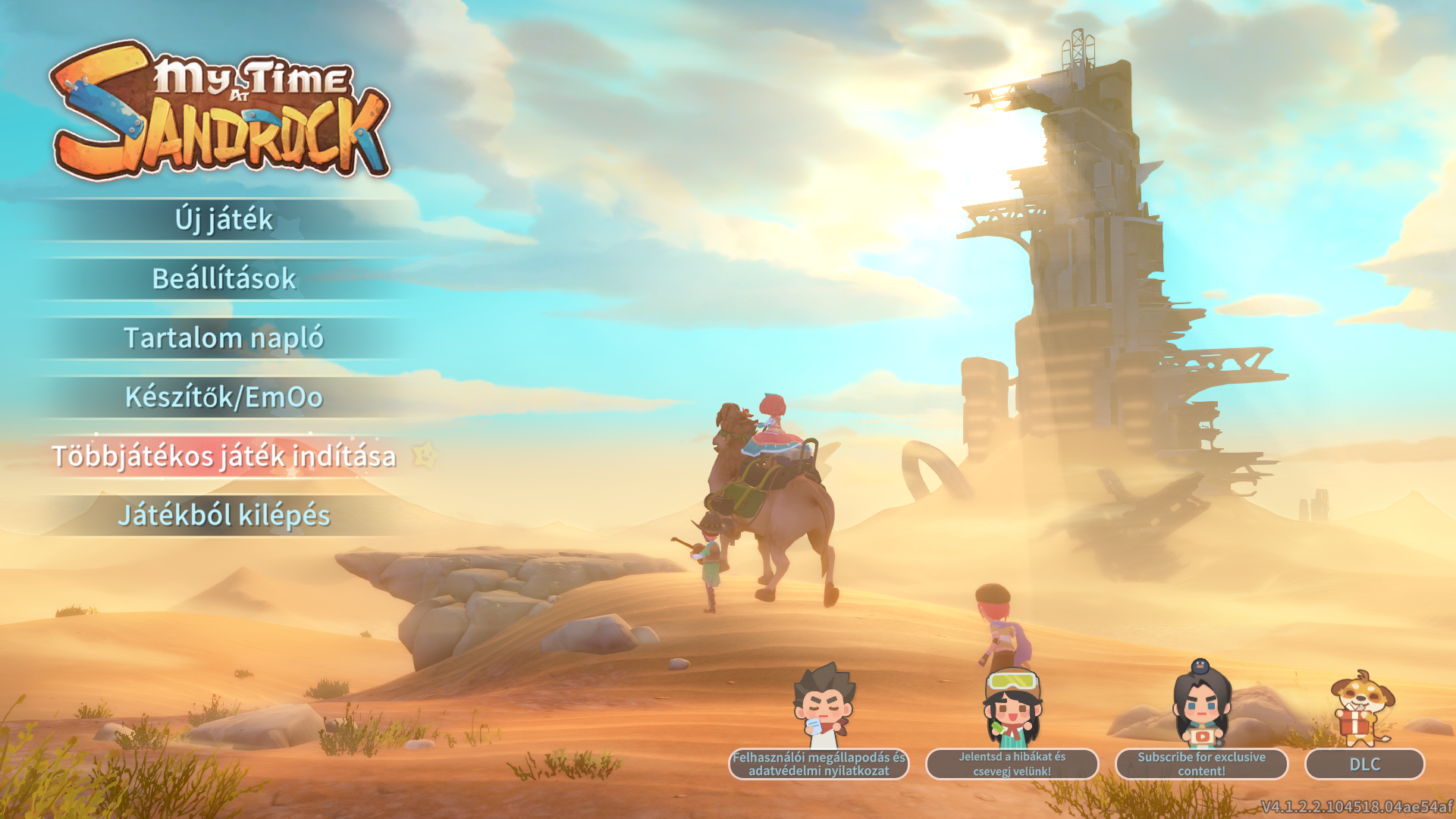Choose Játékból kilépés to quit
Viewport: 1456px width, 819px height.
pyautogui.click(x=224, y=516)
